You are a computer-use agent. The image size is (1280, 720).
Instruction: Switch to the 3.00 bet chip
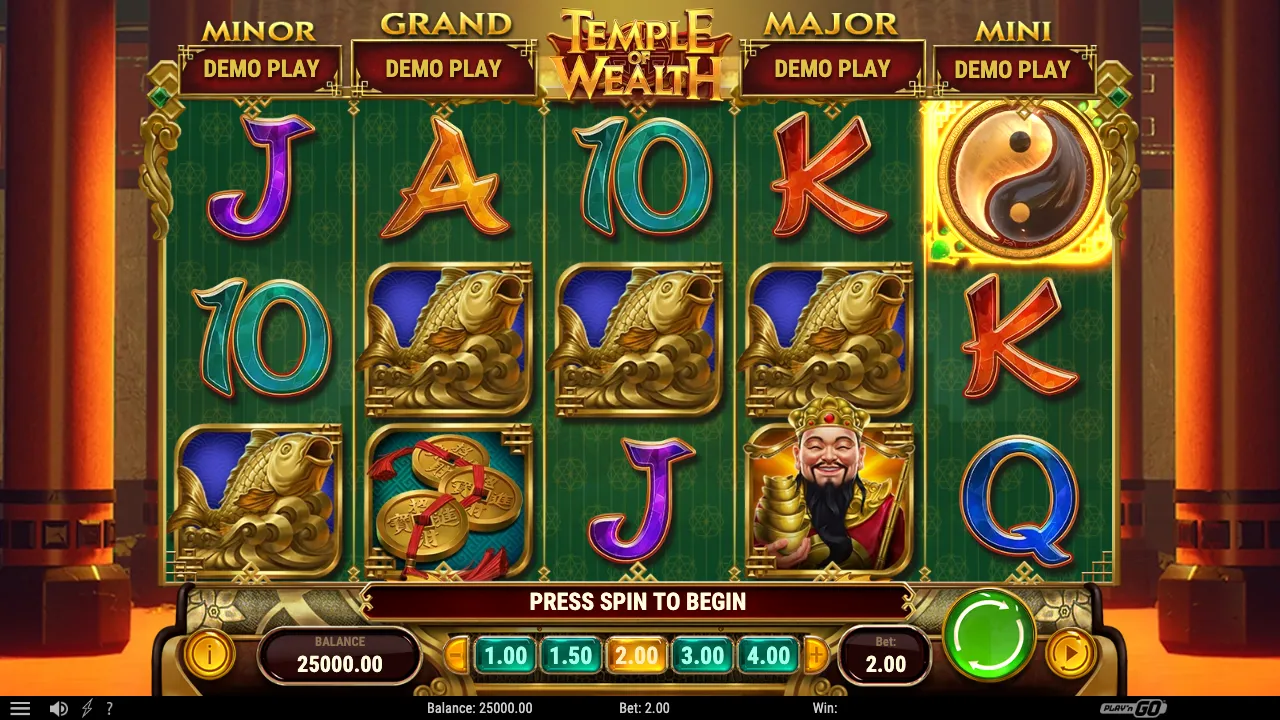(702, 656)
